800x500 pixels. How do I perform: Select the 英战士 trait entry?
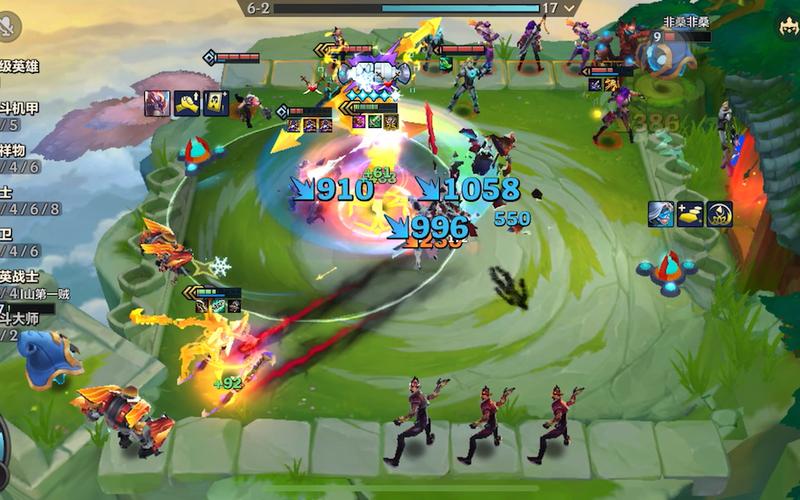pos(20,284)
